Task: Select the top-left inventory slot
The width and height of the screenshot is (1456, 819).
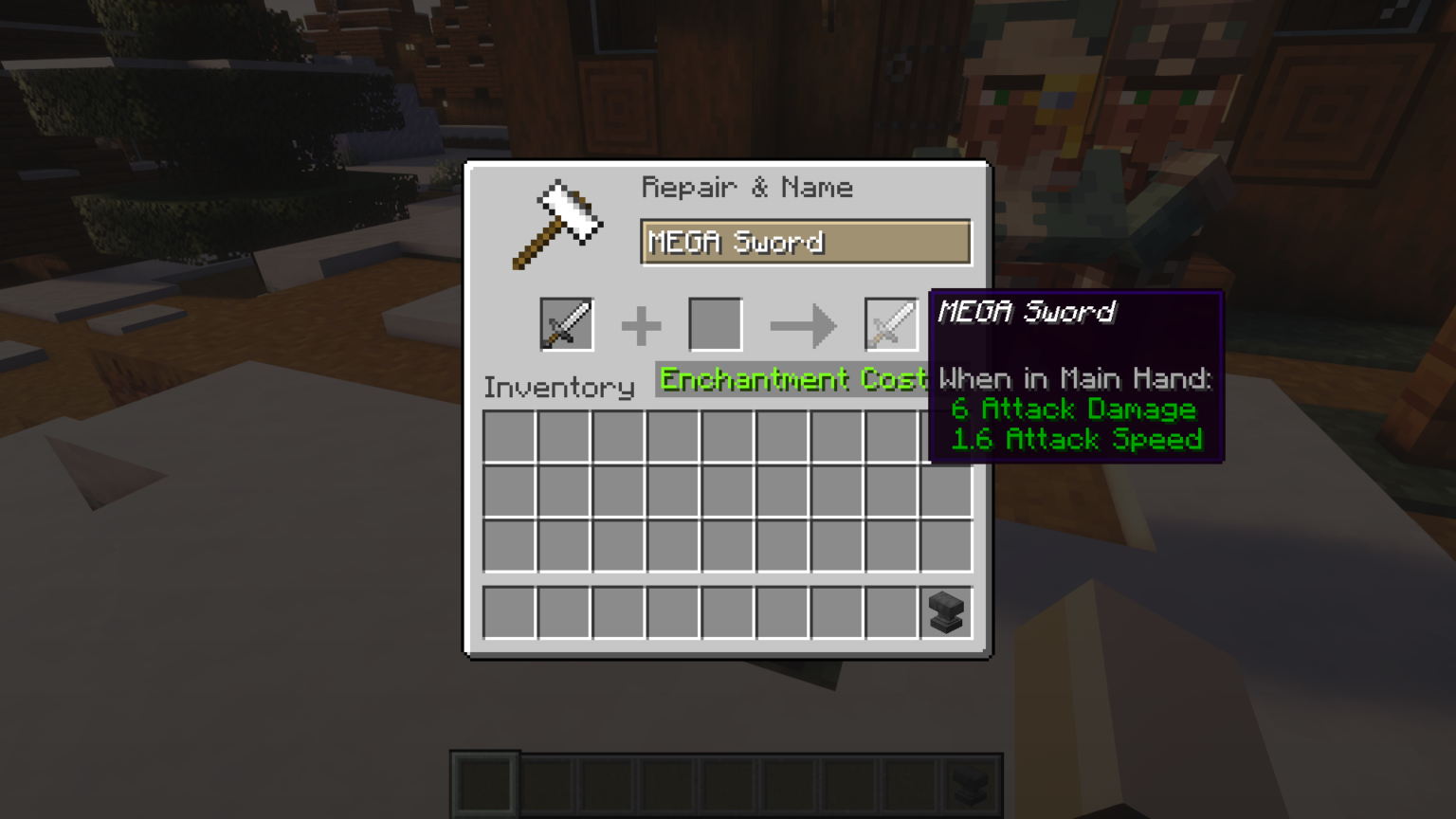Action: (511, 436)
